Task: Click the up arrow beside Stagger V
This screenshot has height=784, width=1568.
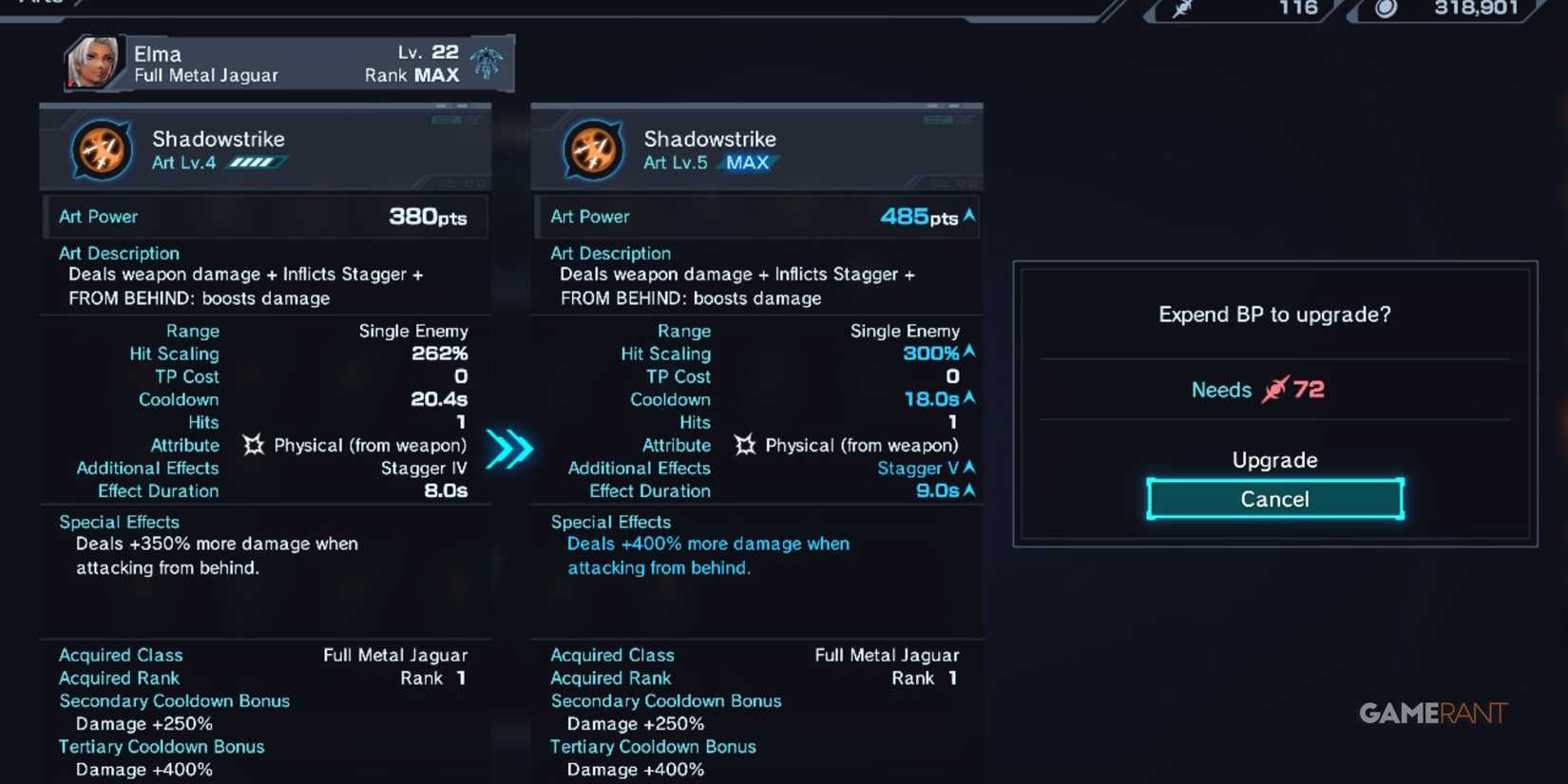Action: tap(971, 468)
